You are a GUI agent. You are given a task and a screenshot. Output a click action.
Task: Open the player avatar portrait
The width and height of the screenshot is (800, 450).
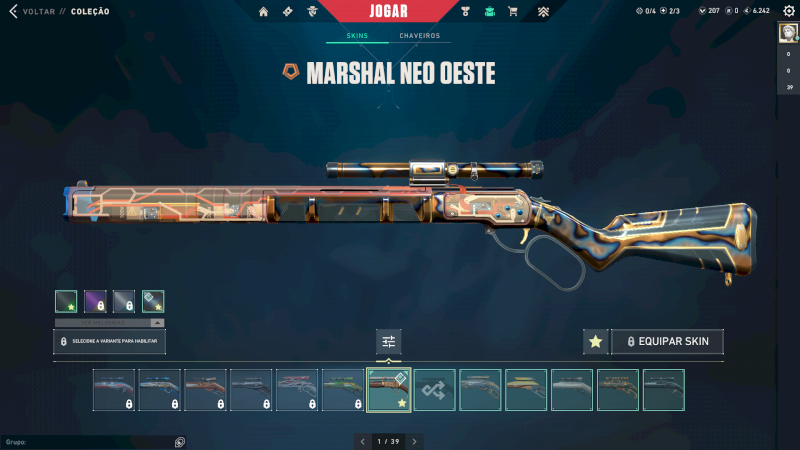788,33
